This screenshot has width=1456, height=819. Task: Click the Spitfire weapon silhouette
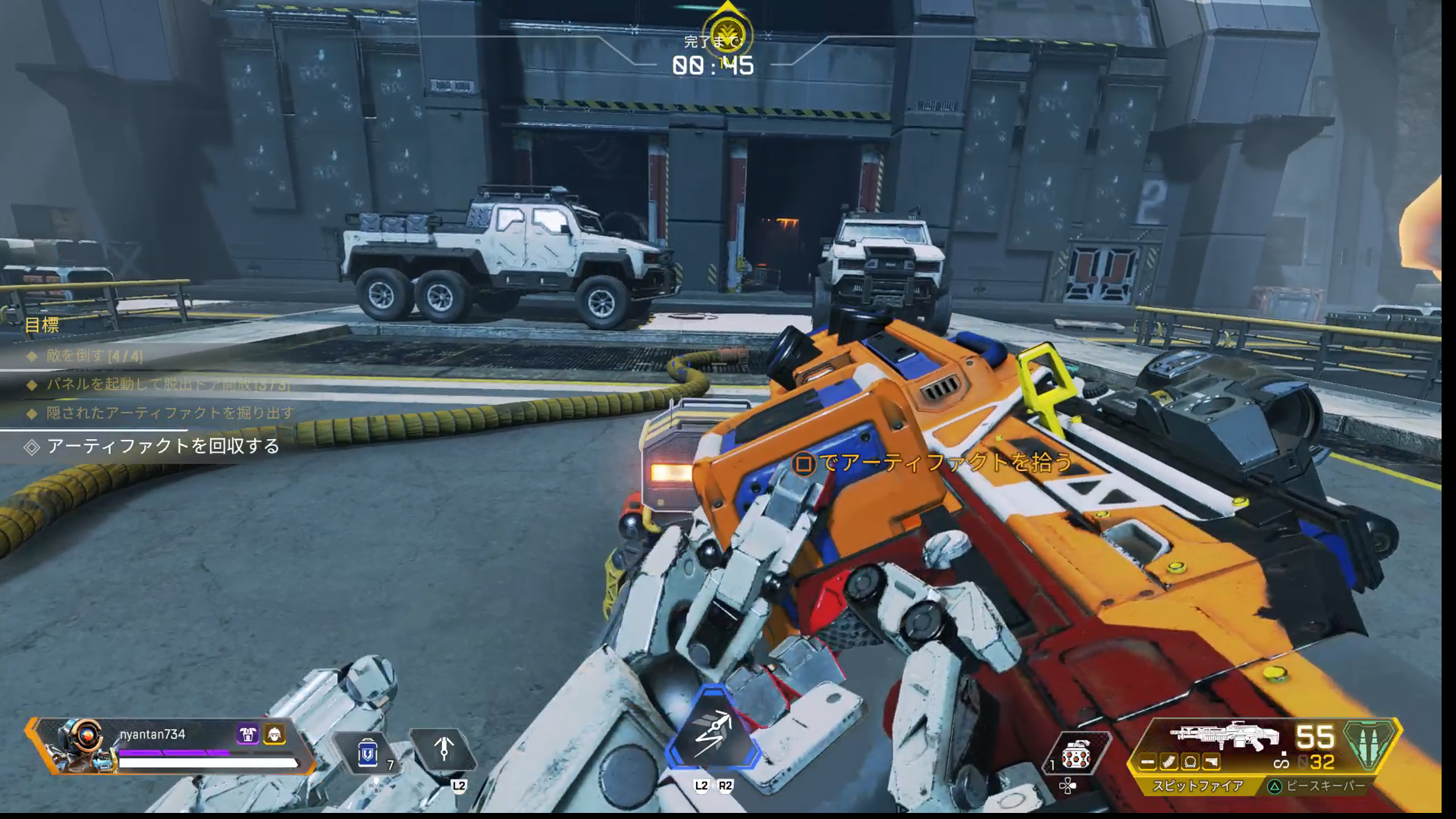tap(1223, 737)
